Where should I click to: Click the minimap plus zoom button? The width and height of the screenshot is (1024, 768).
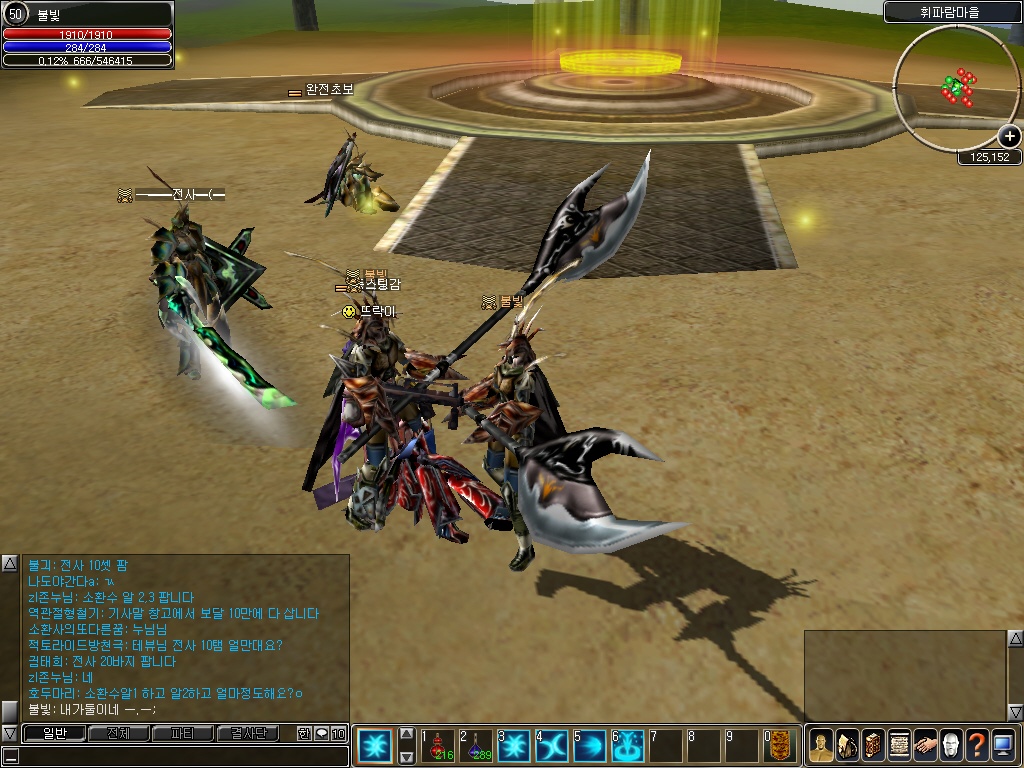click(1009, 137)
